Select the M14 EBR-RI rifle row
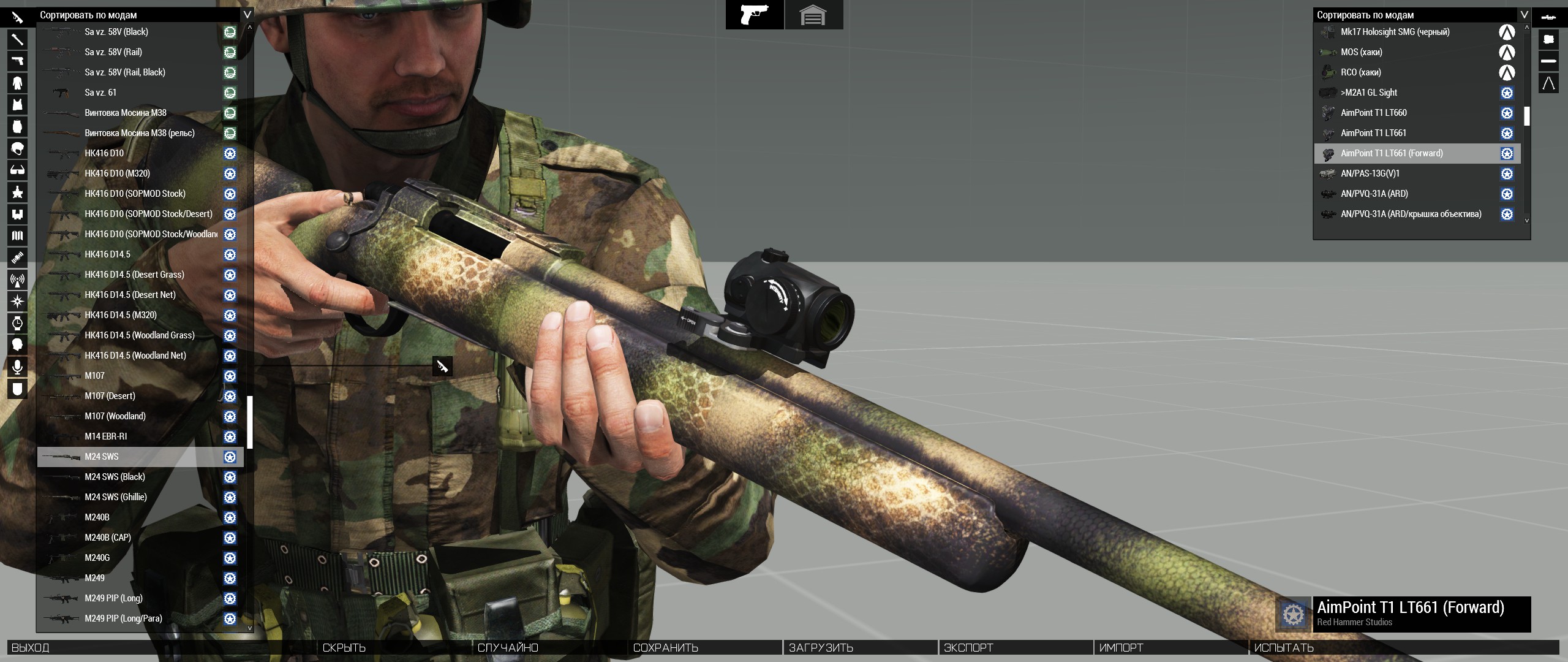Viewport: 1568px width, 662px height. [106, 436]
